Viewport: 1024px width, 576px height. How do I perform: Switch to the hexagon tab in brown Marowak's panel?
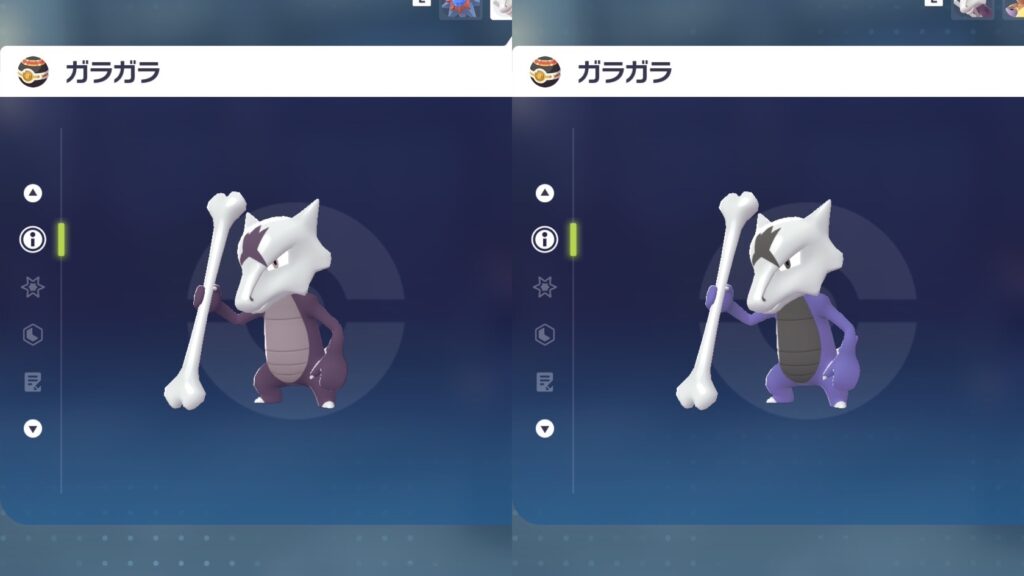tap(33, 334)
